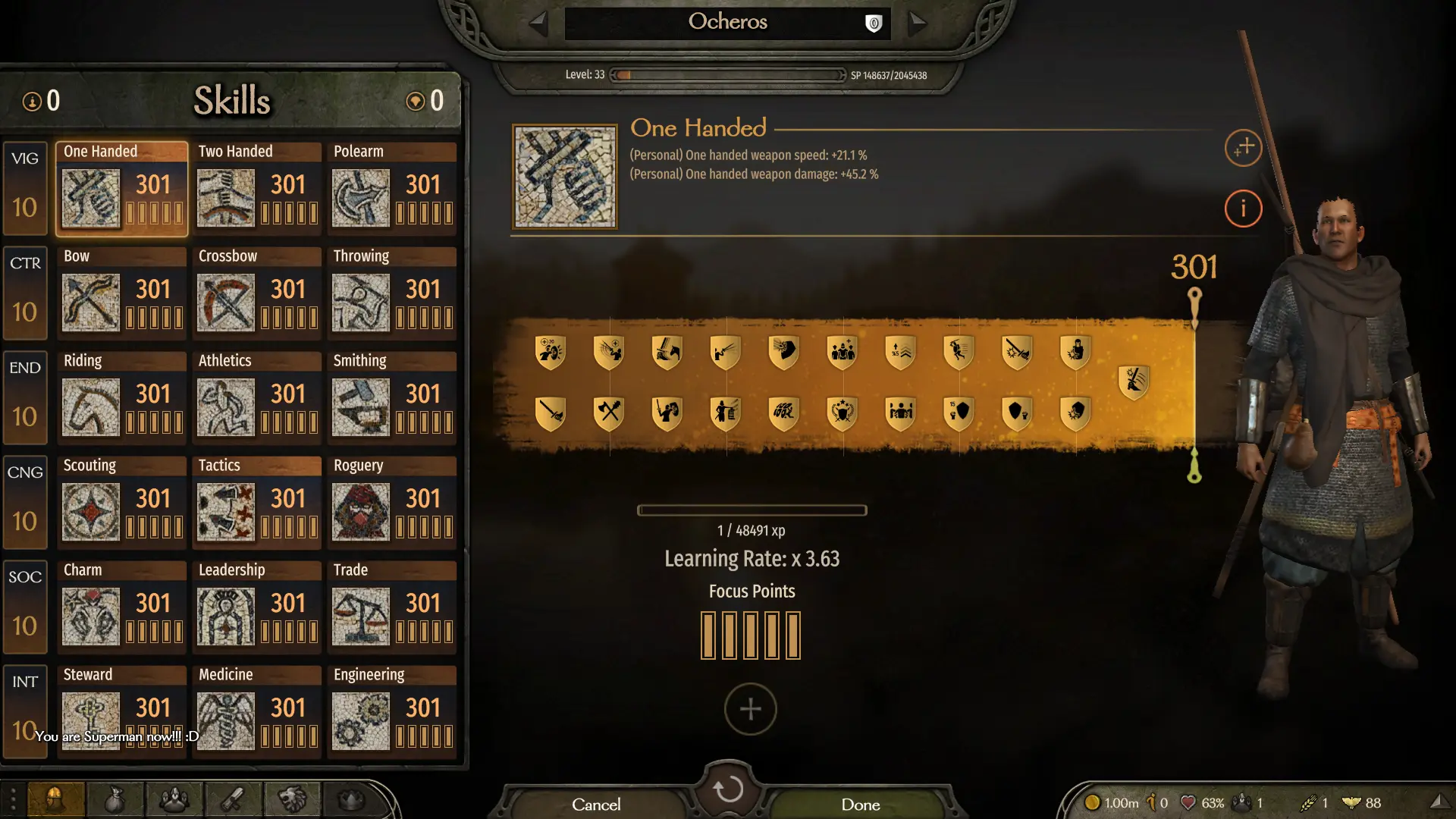
Task: Select the Engineering skill
Action: [x=391, y=711]
